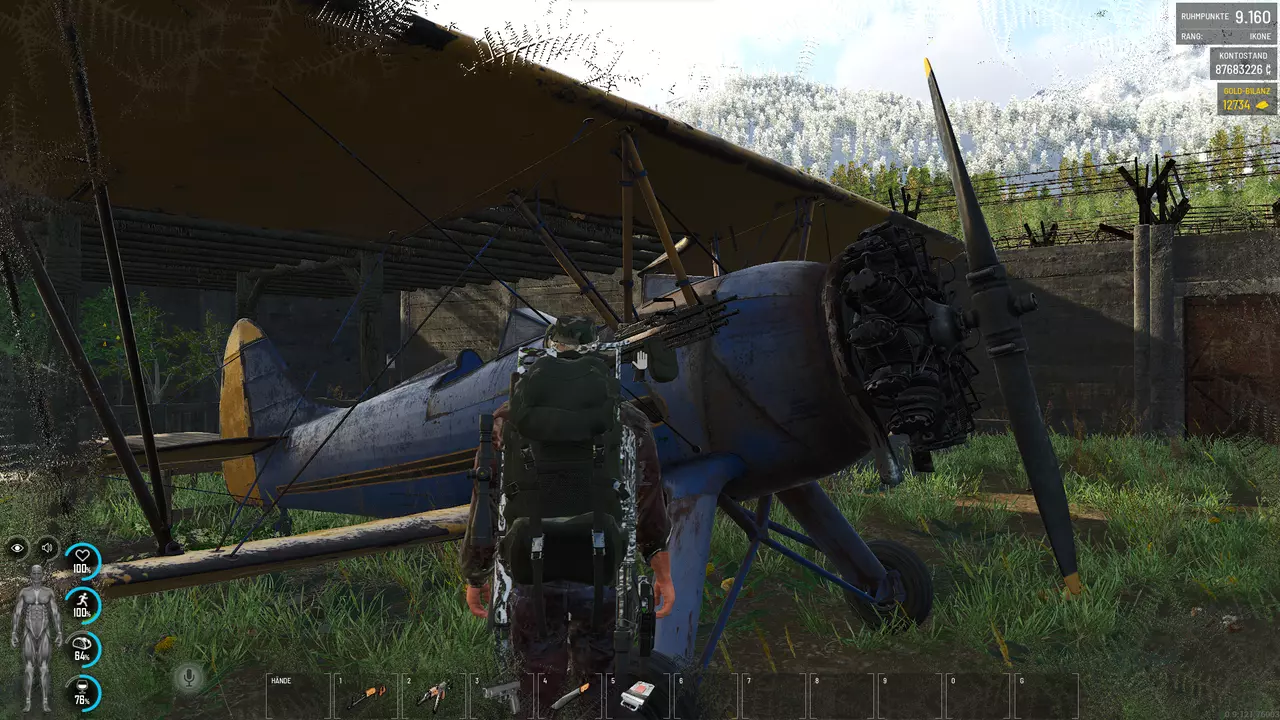Click the microphone voice chat icon
Viewport: 1280px width, 720px height.
[x=187, y=678]
